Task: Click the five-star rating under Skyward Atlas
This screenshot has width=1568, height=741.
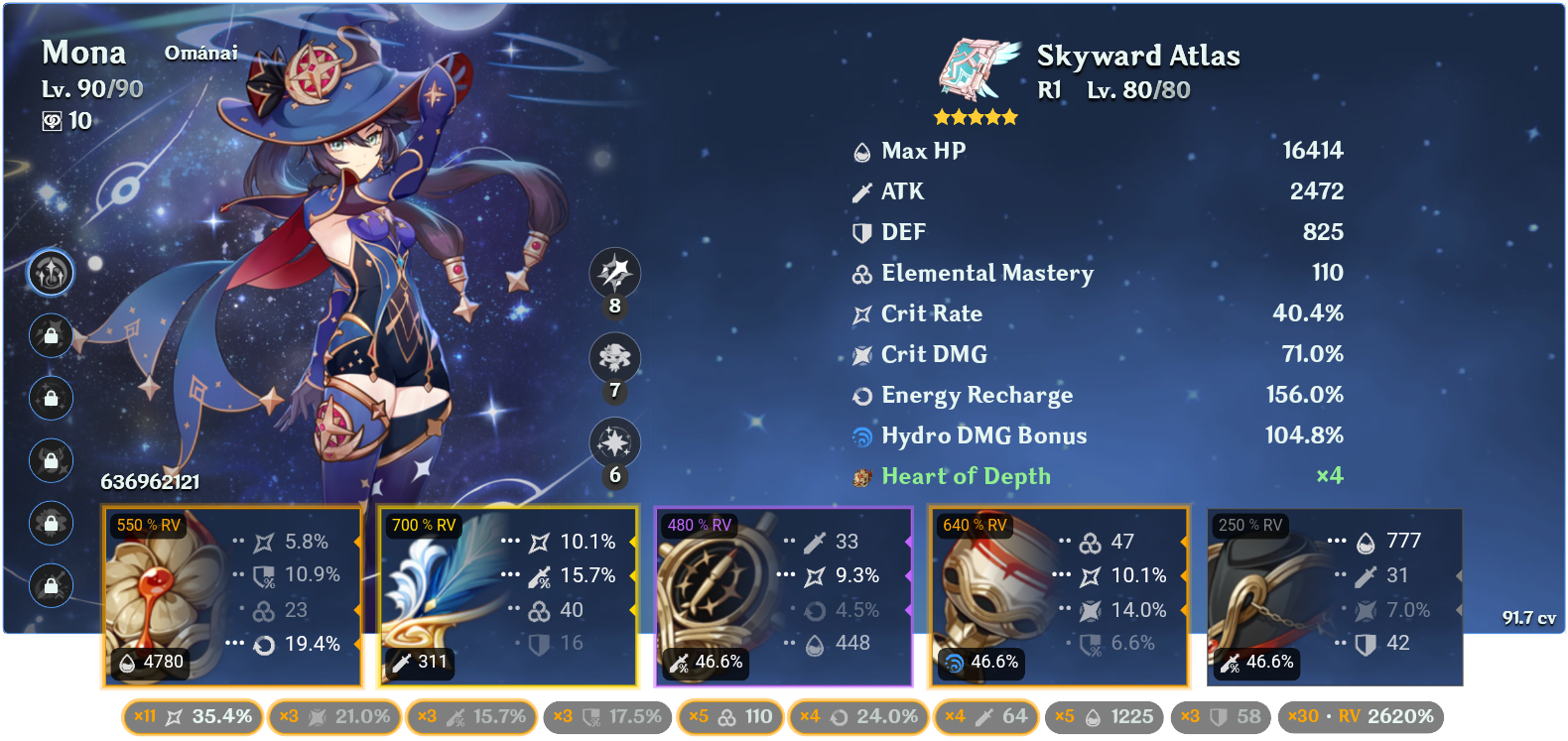Action: pyautogui.click(x=978, y=116)
